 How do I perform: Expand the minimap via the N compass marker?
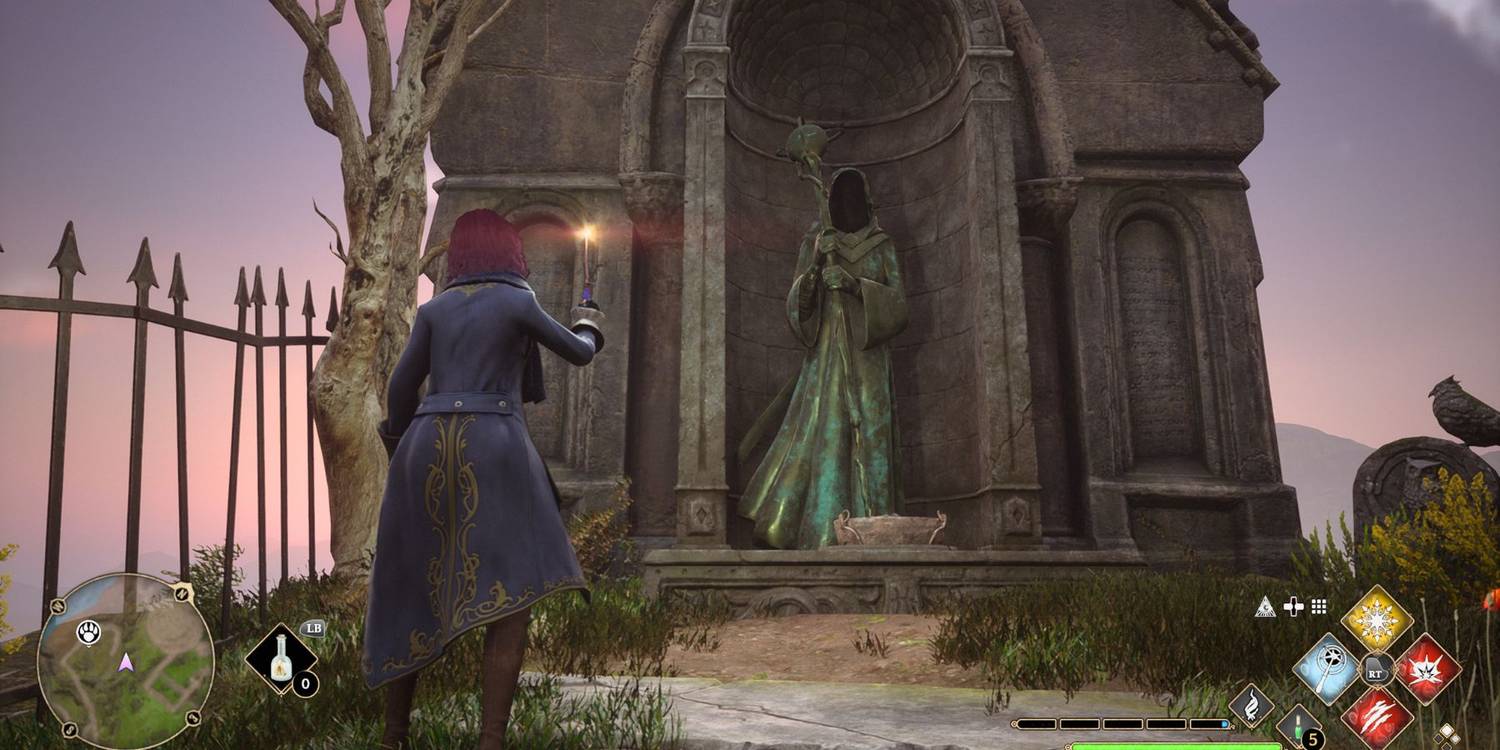coord(182,592)
